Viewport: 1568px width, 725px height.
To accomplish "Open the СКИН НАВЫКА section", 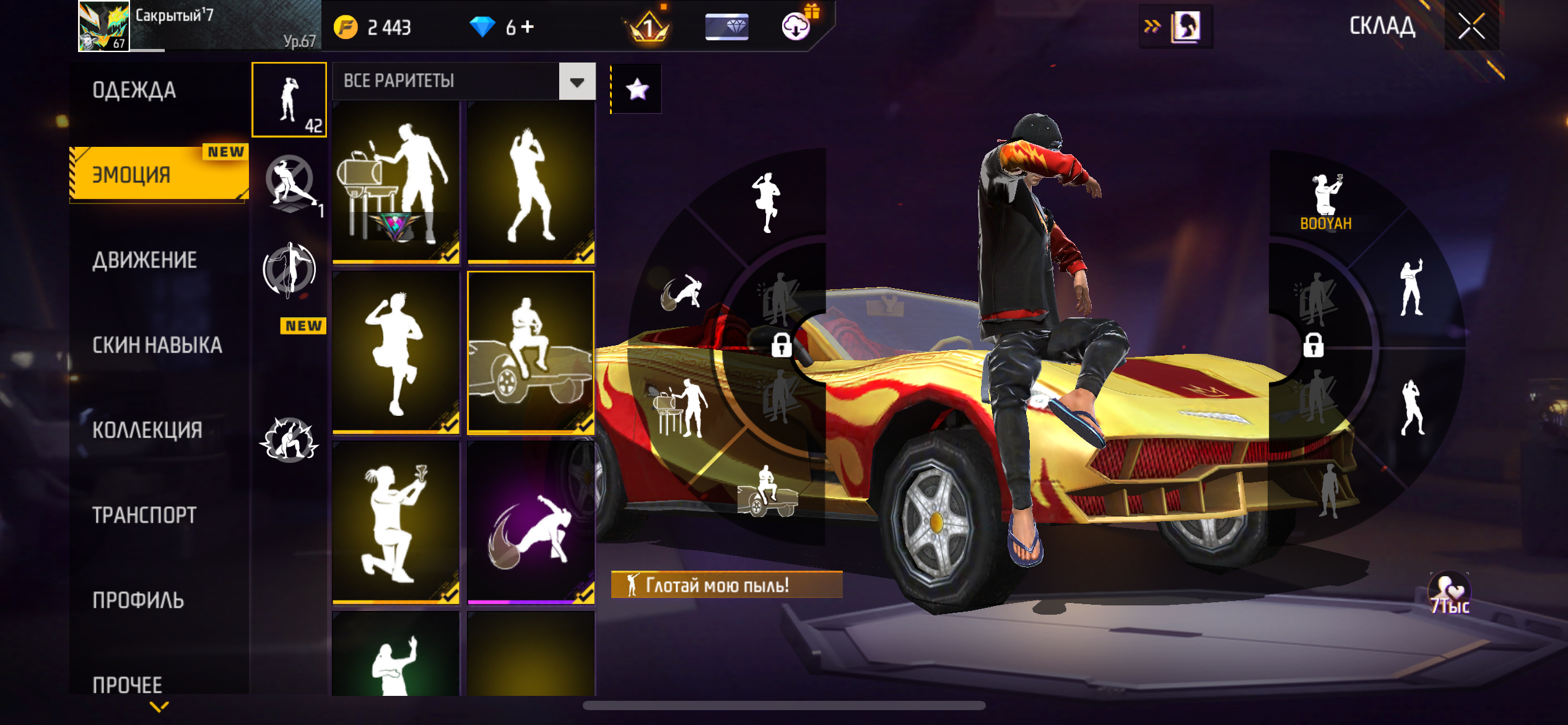I will click(x=157, y=345).
